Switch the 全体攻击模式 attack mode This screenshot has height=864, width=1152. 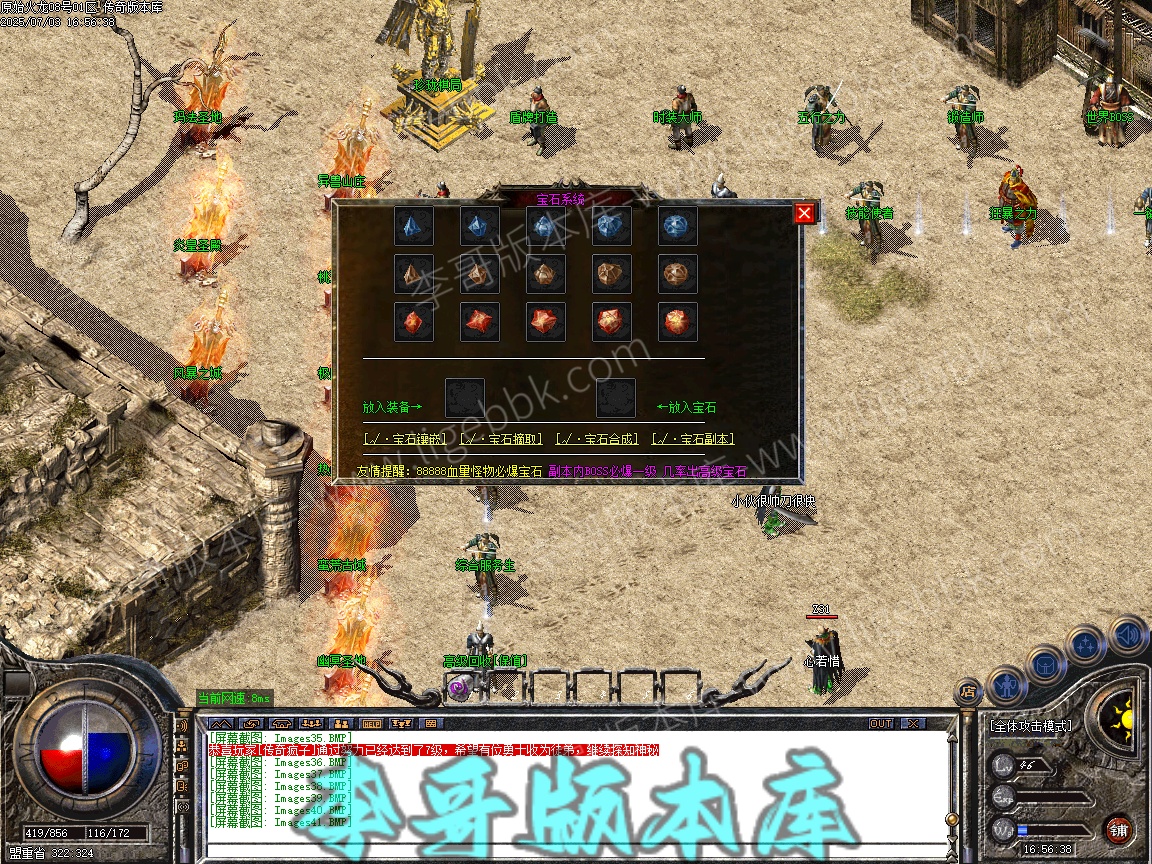coord(1030,726)
